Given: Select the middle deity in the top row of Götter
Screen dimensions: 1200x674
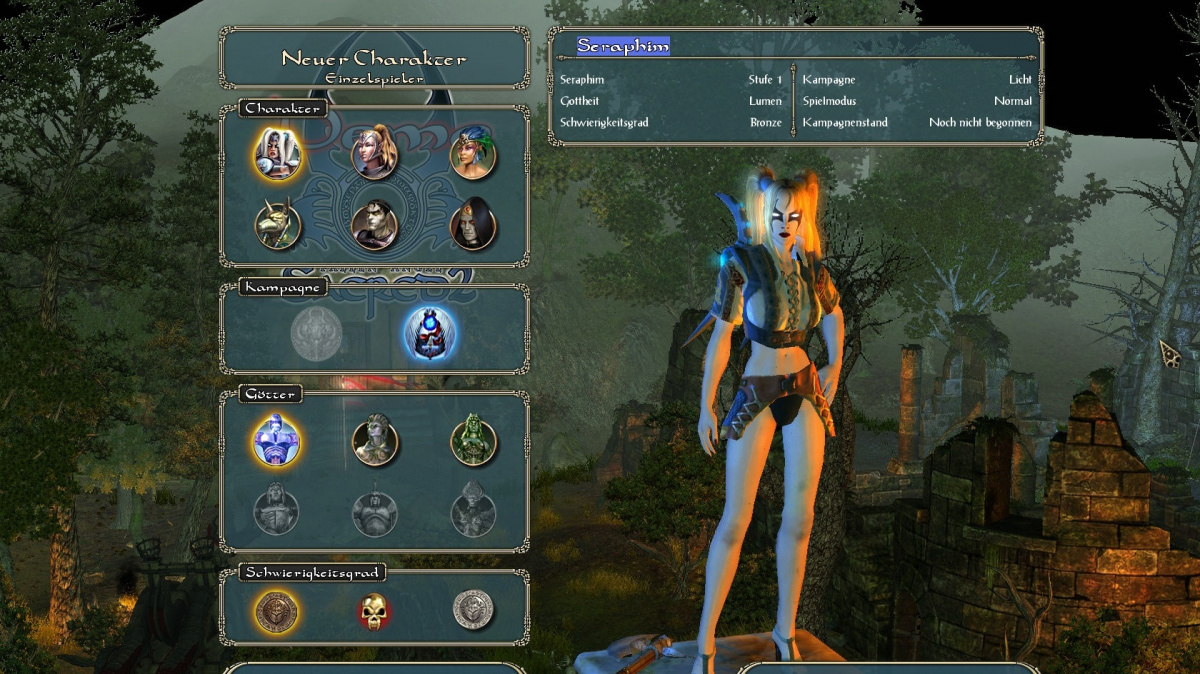Looking at the screenshot, I should click(x=375, y=442).
